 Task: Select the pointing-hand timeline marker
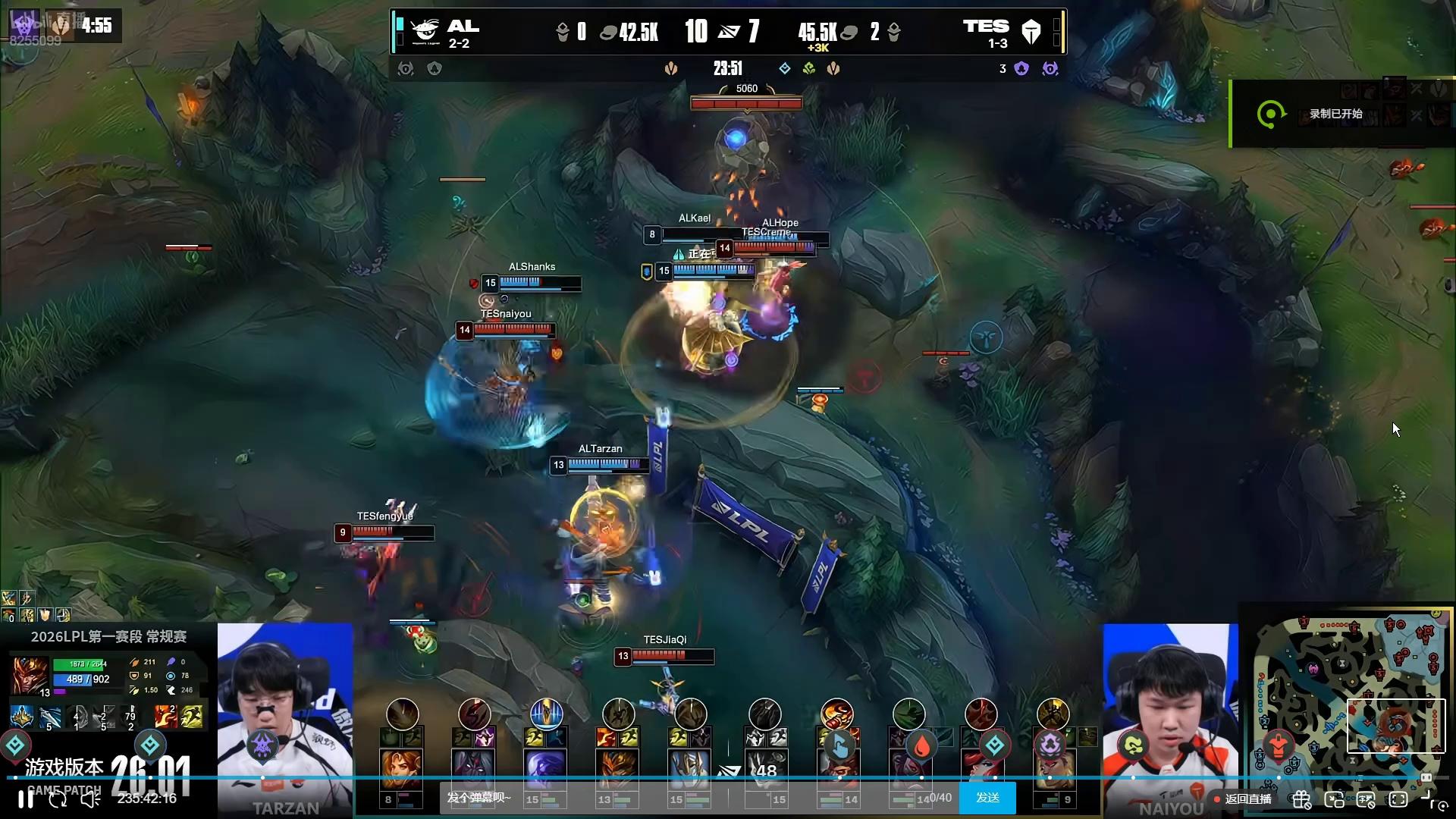click(839, 746)
